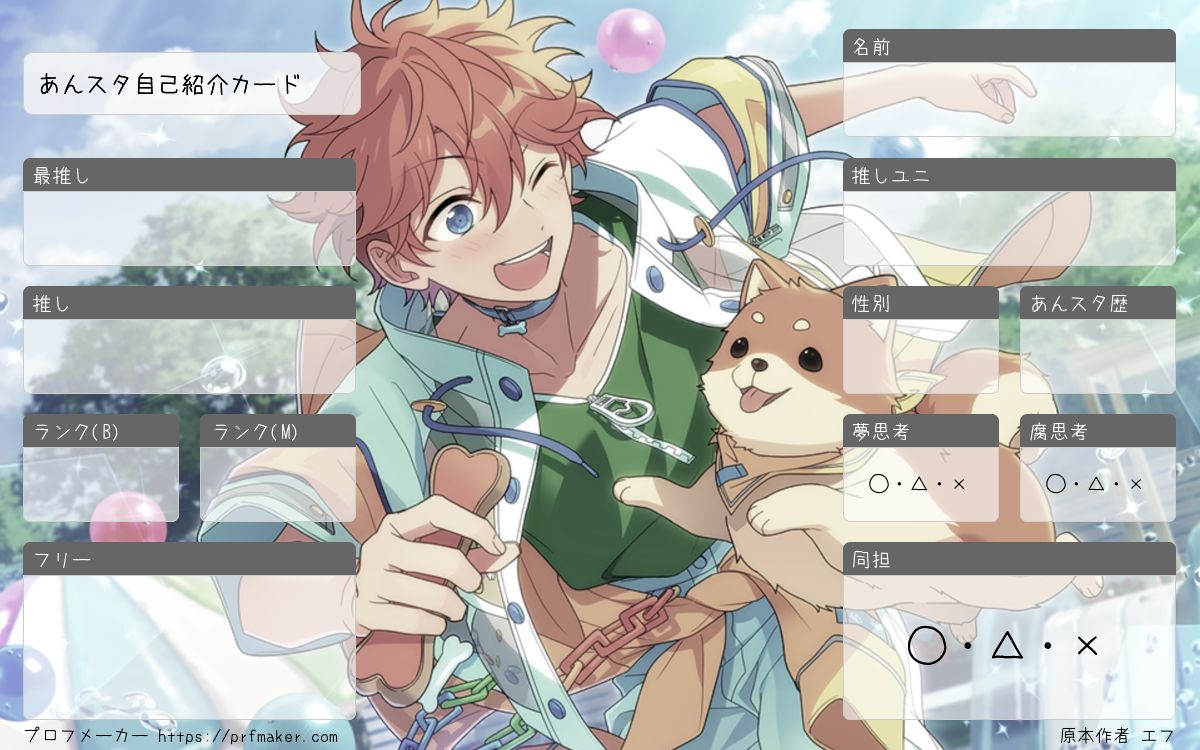Choose the 推し input area

click(189, 356)
